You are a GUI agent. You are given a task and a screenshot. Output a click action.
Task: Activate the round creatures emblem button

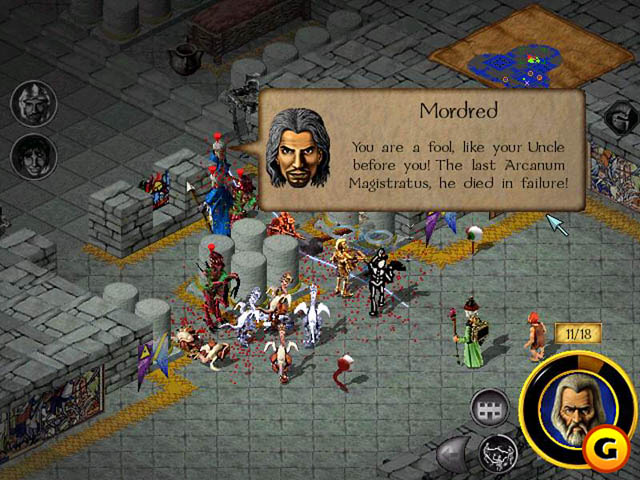[495, 452]
